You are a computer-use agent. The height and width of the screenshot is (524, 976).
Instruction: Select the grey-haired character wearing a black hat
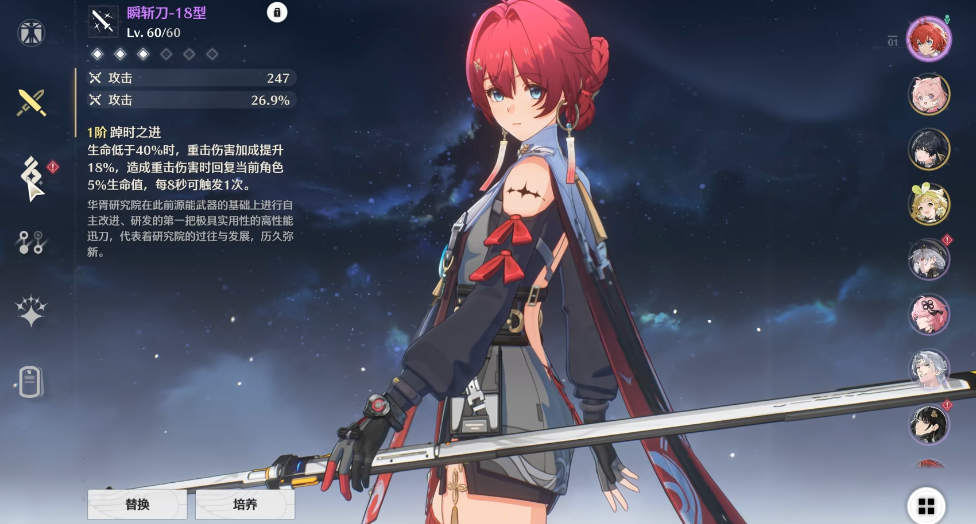[x=928, y=259]
